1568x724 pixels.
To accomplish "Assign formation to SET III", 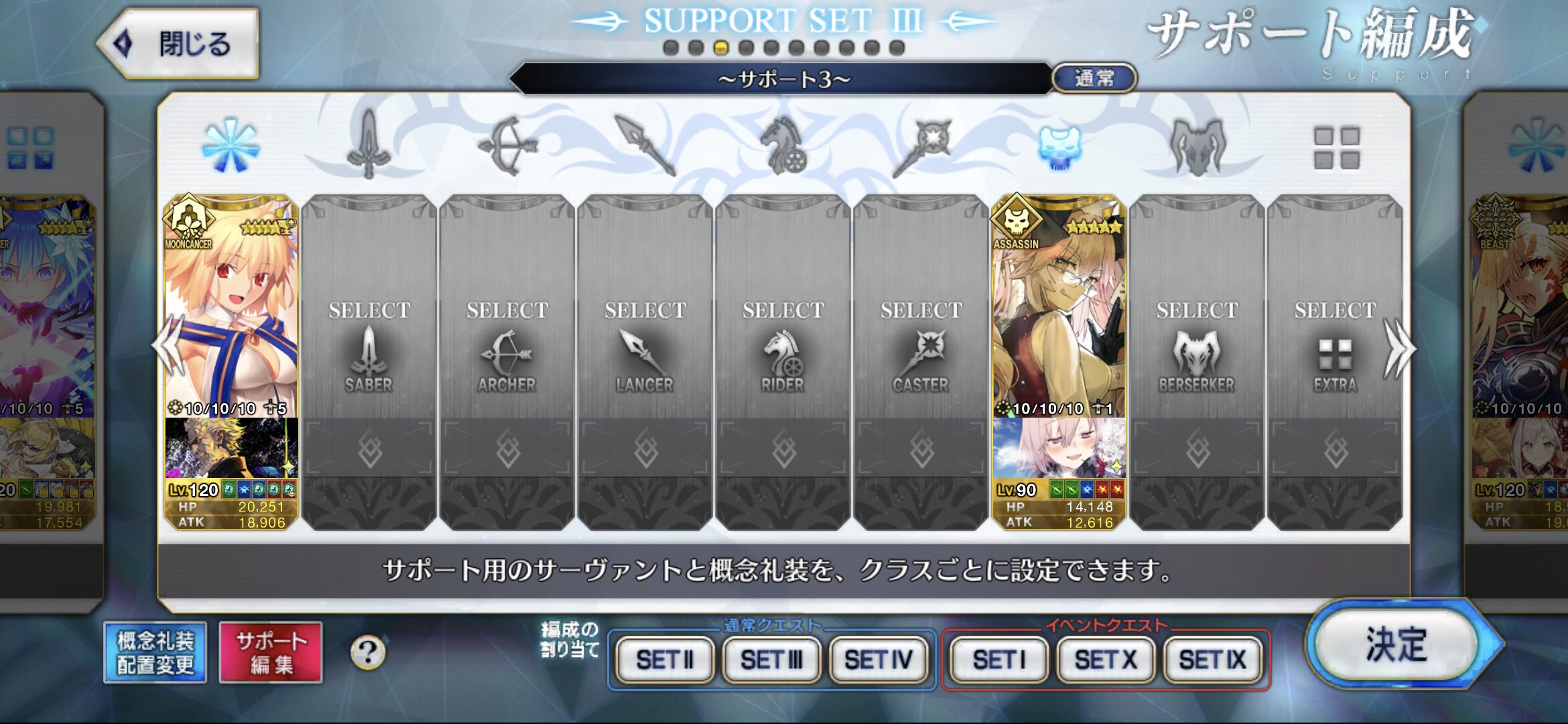I will tap(771, 660).
